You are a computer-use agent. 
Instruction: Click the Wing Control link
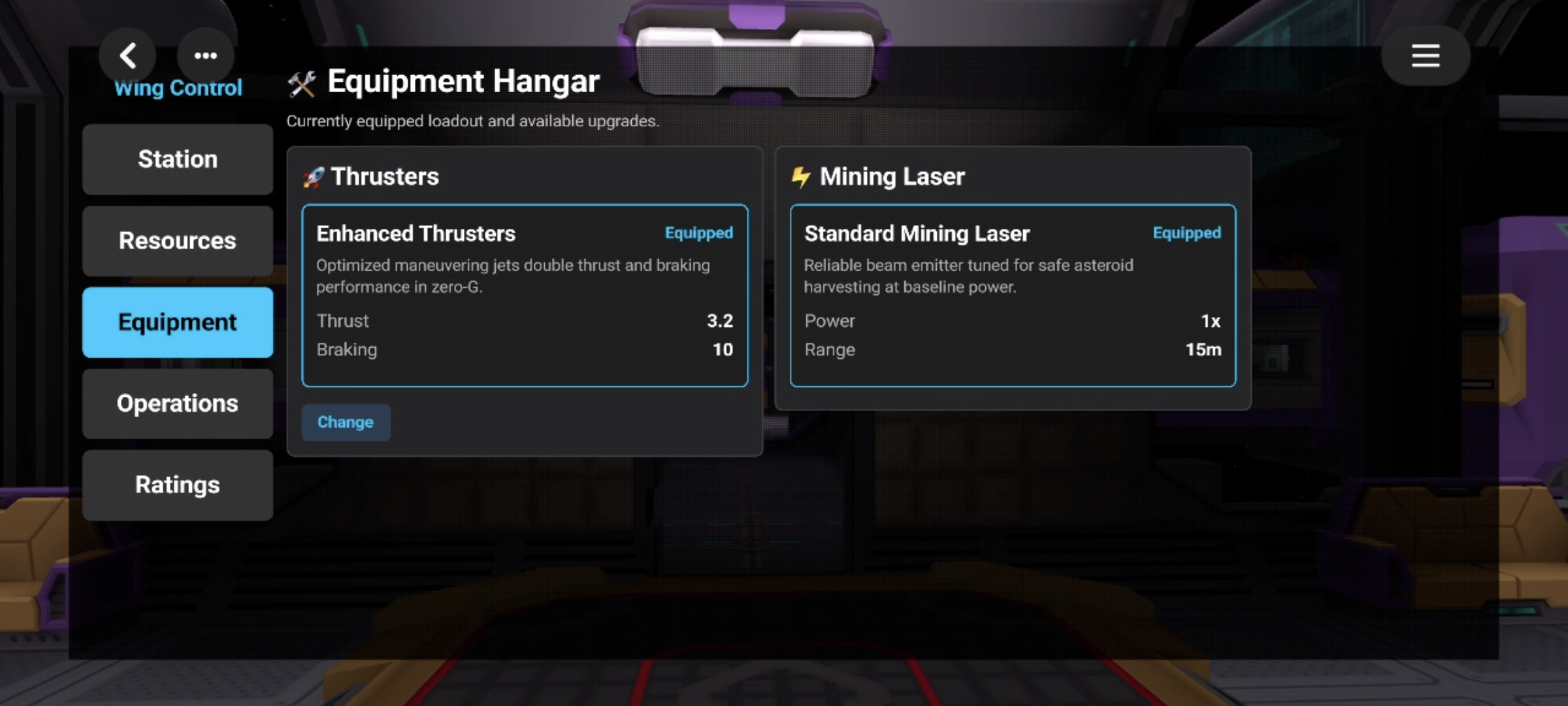[x=178, y=89]
